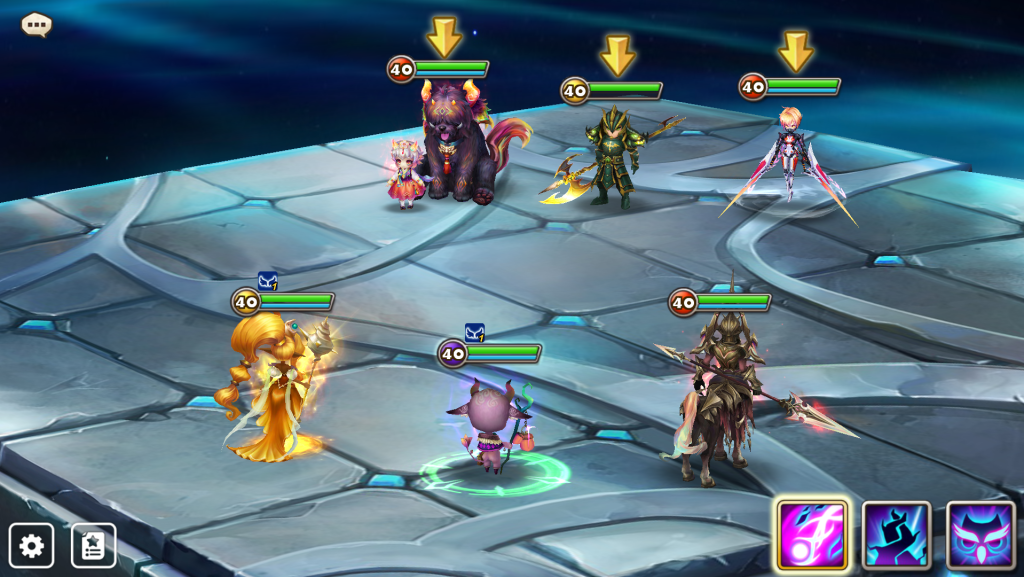The height and width of the screenshot is (577, 1024).
Task: Open the gear settings menu
Action: coord(31,545)
